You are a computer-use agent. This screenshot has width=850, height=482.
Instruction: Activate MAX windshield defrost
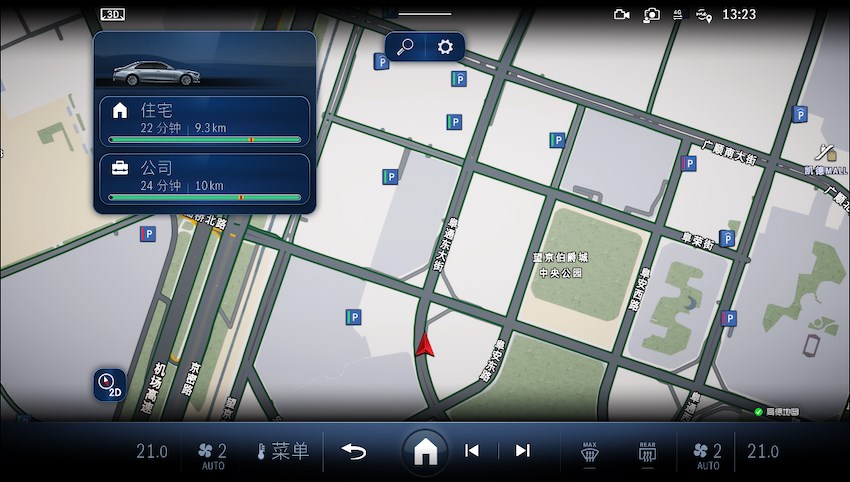pos(589,452)
